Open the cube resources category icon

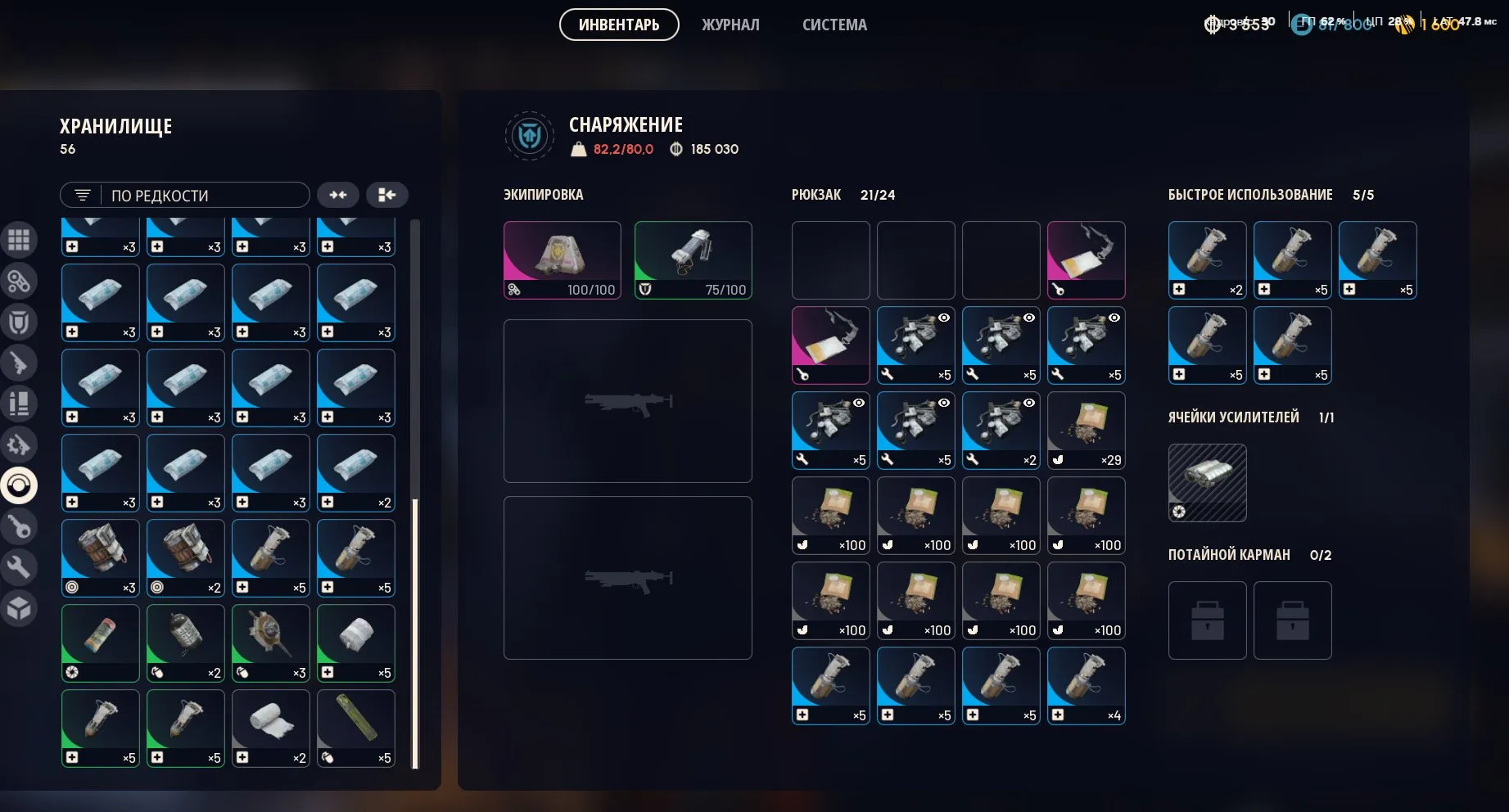(20, 607)
